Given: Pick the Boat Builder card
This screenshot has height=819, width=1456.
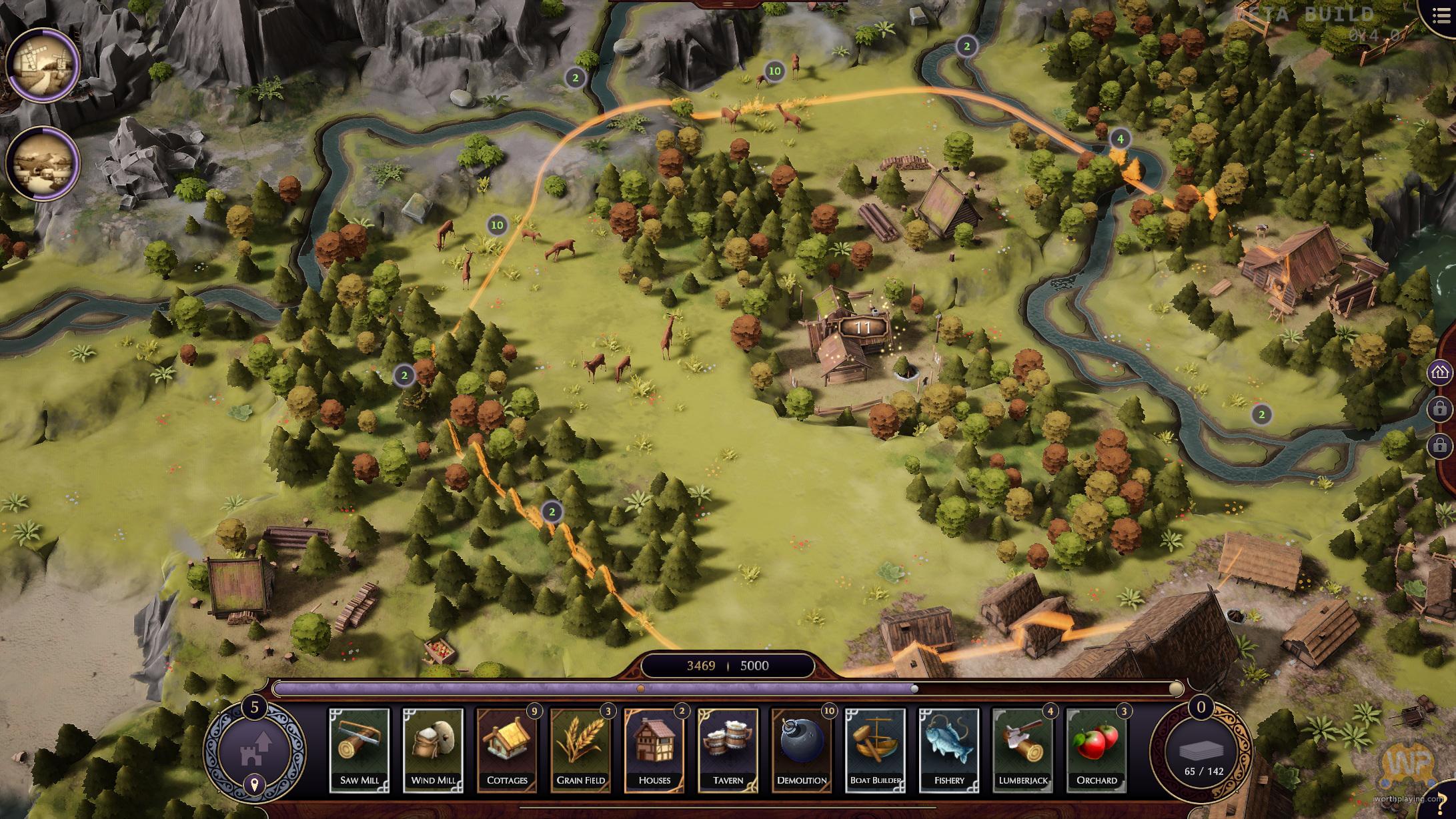Looking at the screenshot, I should 875,750.
